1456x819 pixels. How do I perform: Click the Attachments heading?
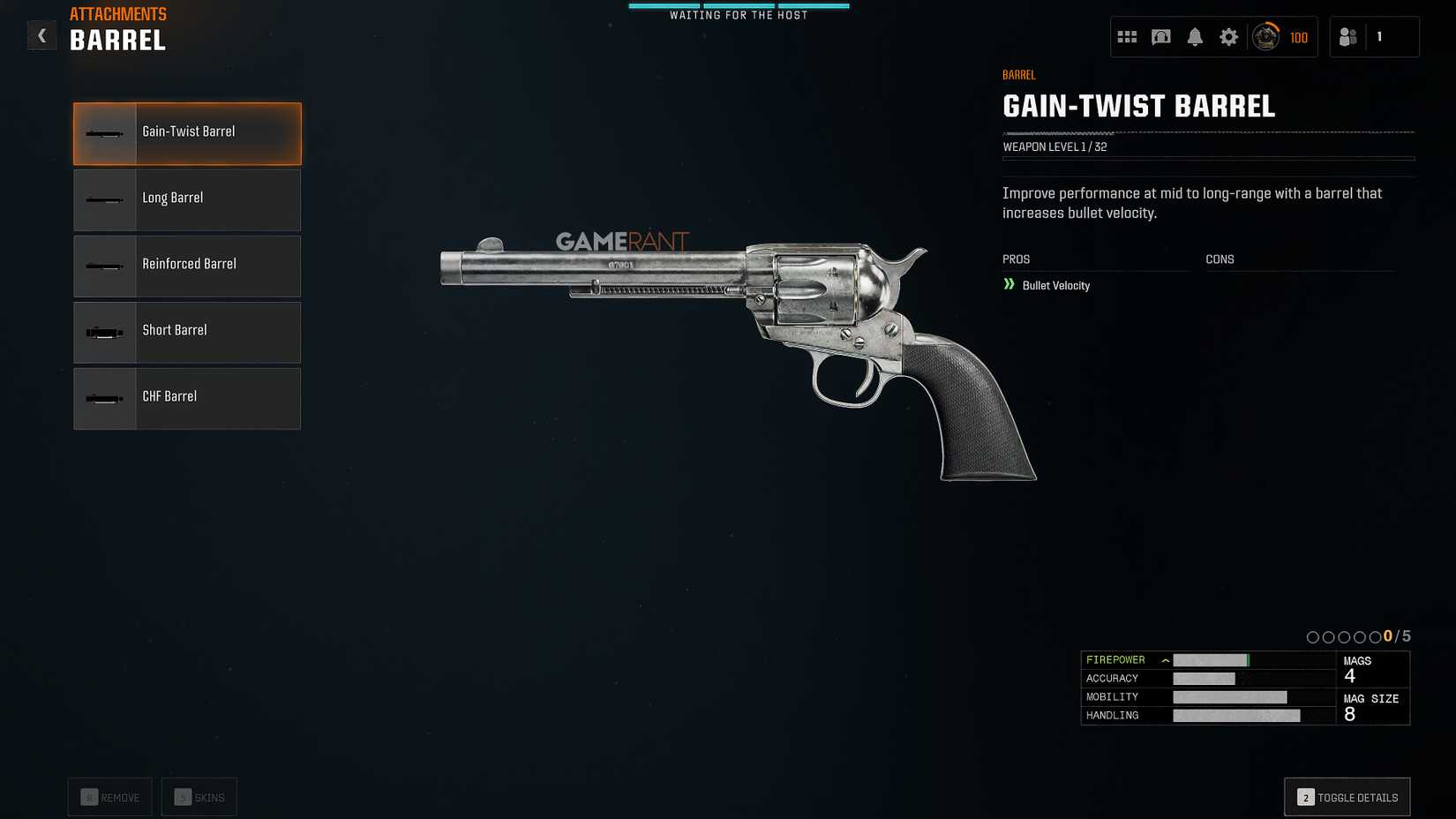click(118, 13)
